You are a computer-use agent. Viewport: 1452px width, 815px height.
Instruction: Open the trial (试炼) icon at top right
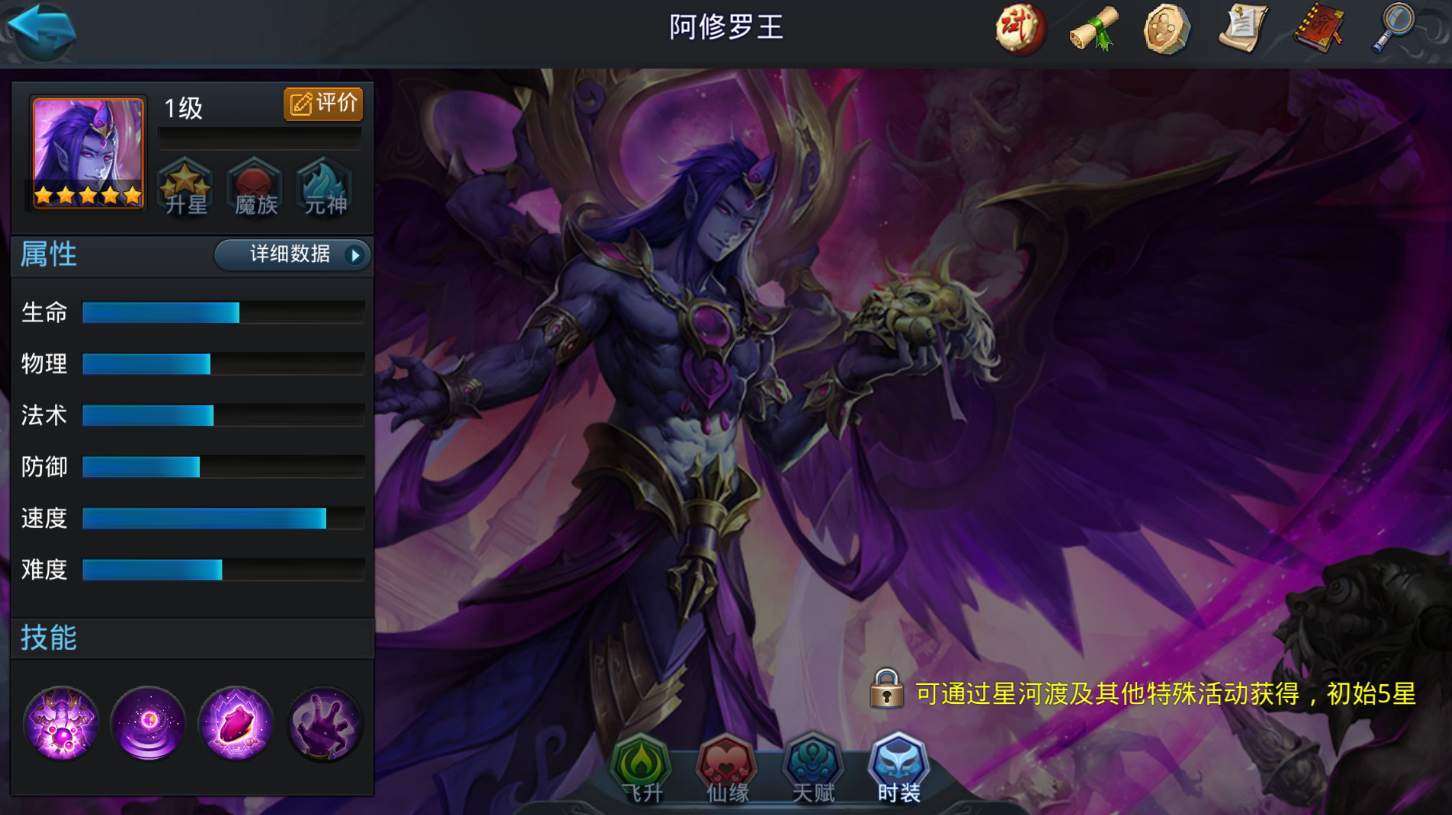click(x=1020, y=29)
